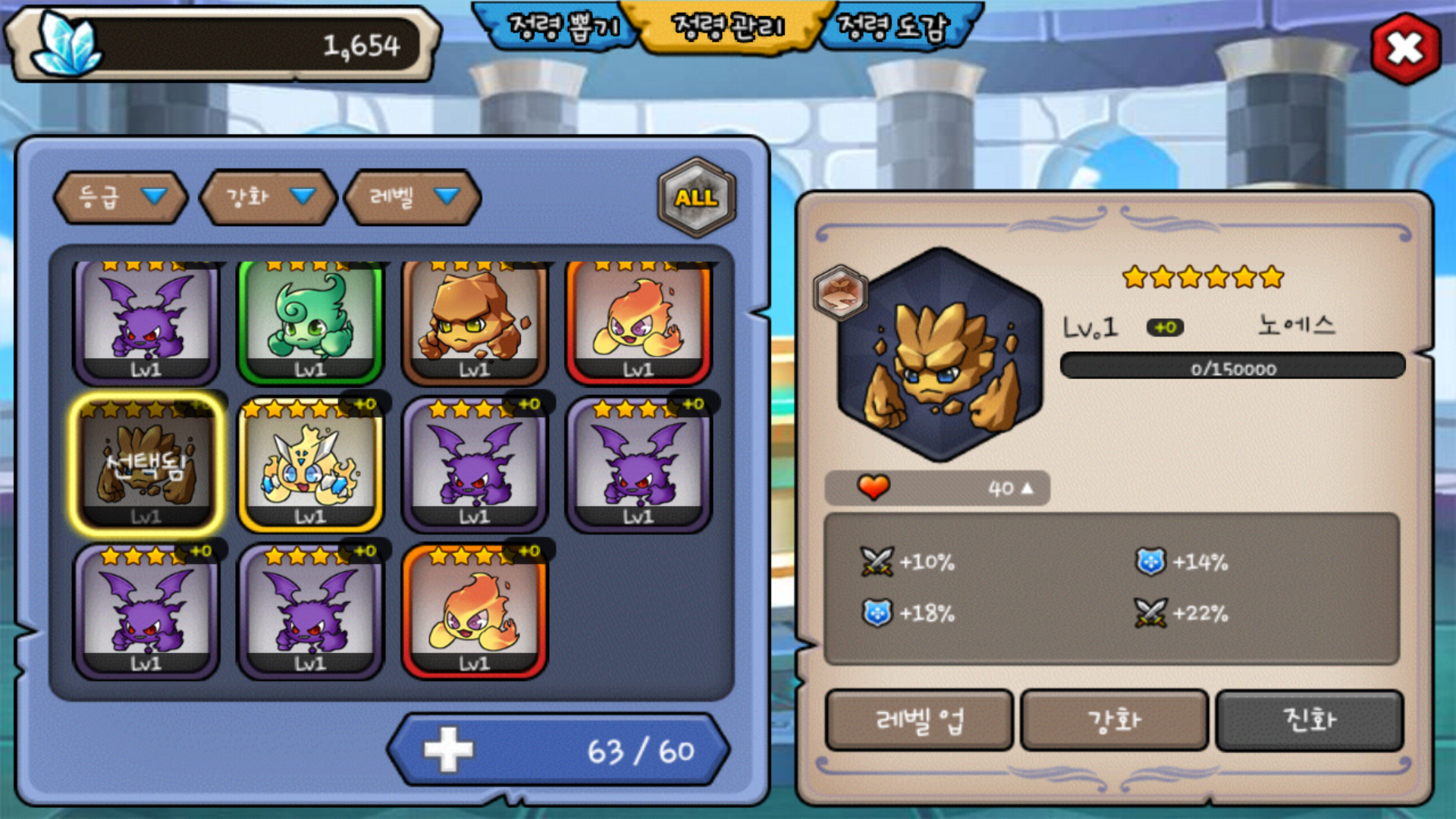This screenshot has height=819, width=1456.
Task: Tap the 레벨 업 button
Action: 919,720
